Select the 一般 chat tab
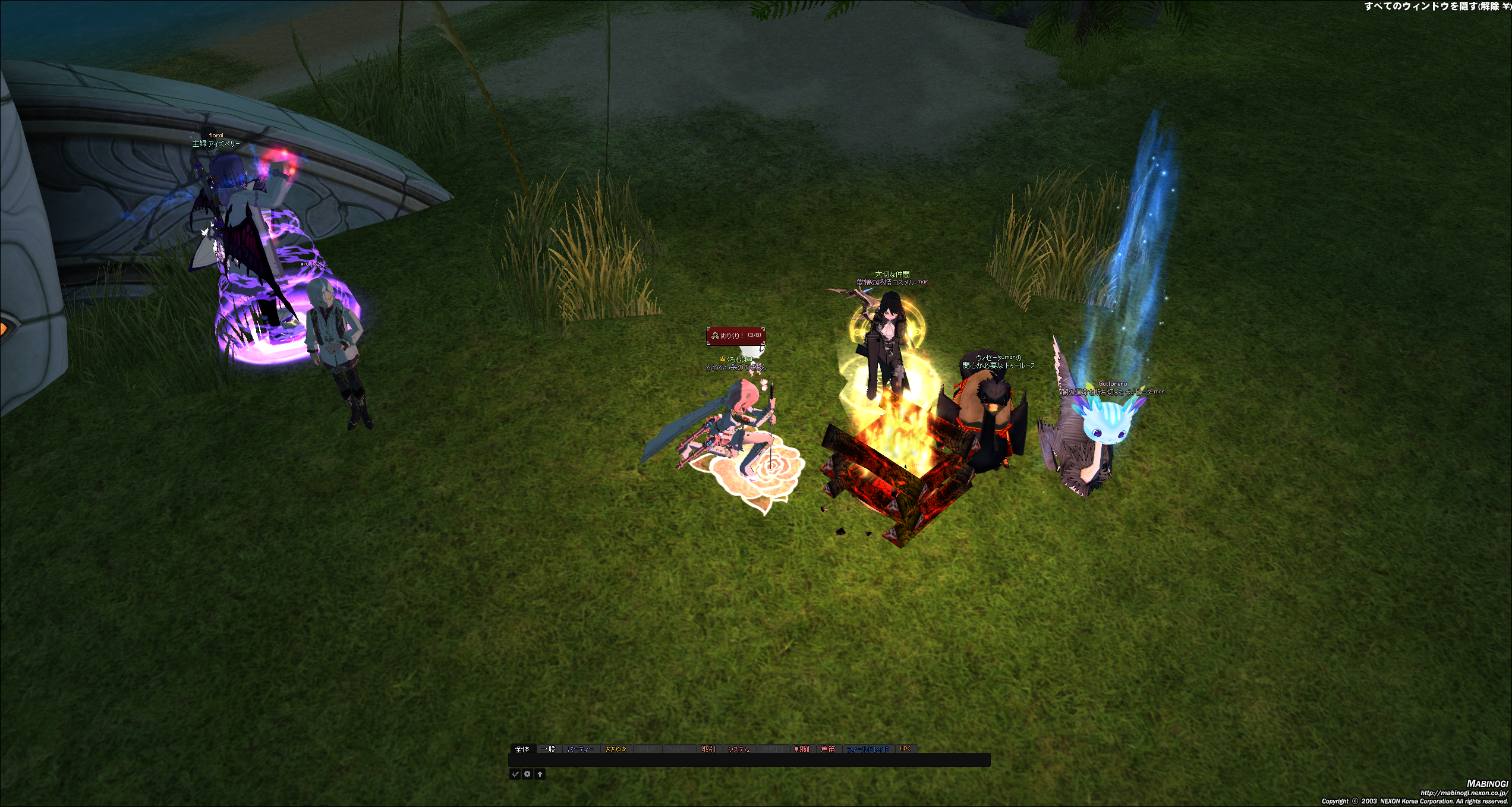This screenshot has width=1512, height=807. (x=549, y=749)
